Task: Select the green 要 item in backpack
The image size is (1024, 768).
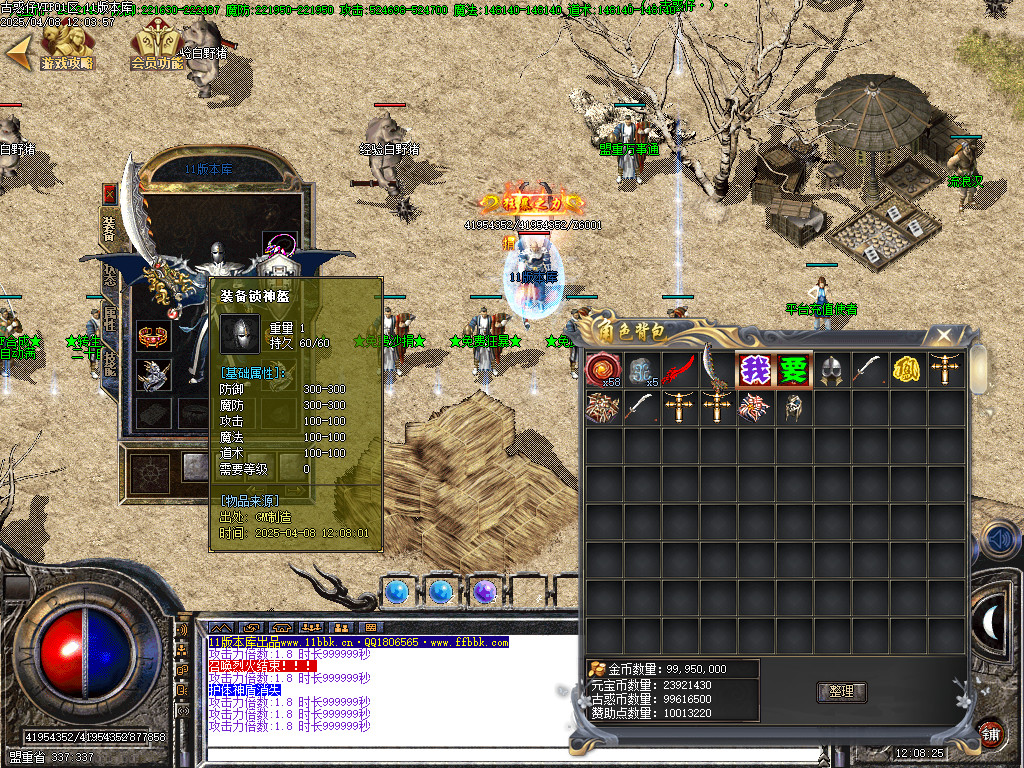Action: tap(793, 370)
